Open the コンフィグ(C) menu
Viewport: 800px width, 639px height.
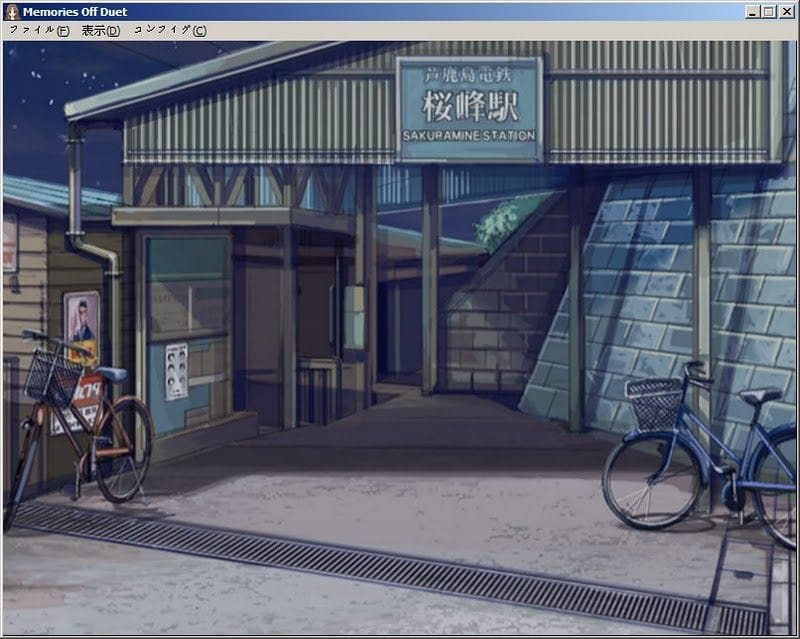[x=169, y=30]
